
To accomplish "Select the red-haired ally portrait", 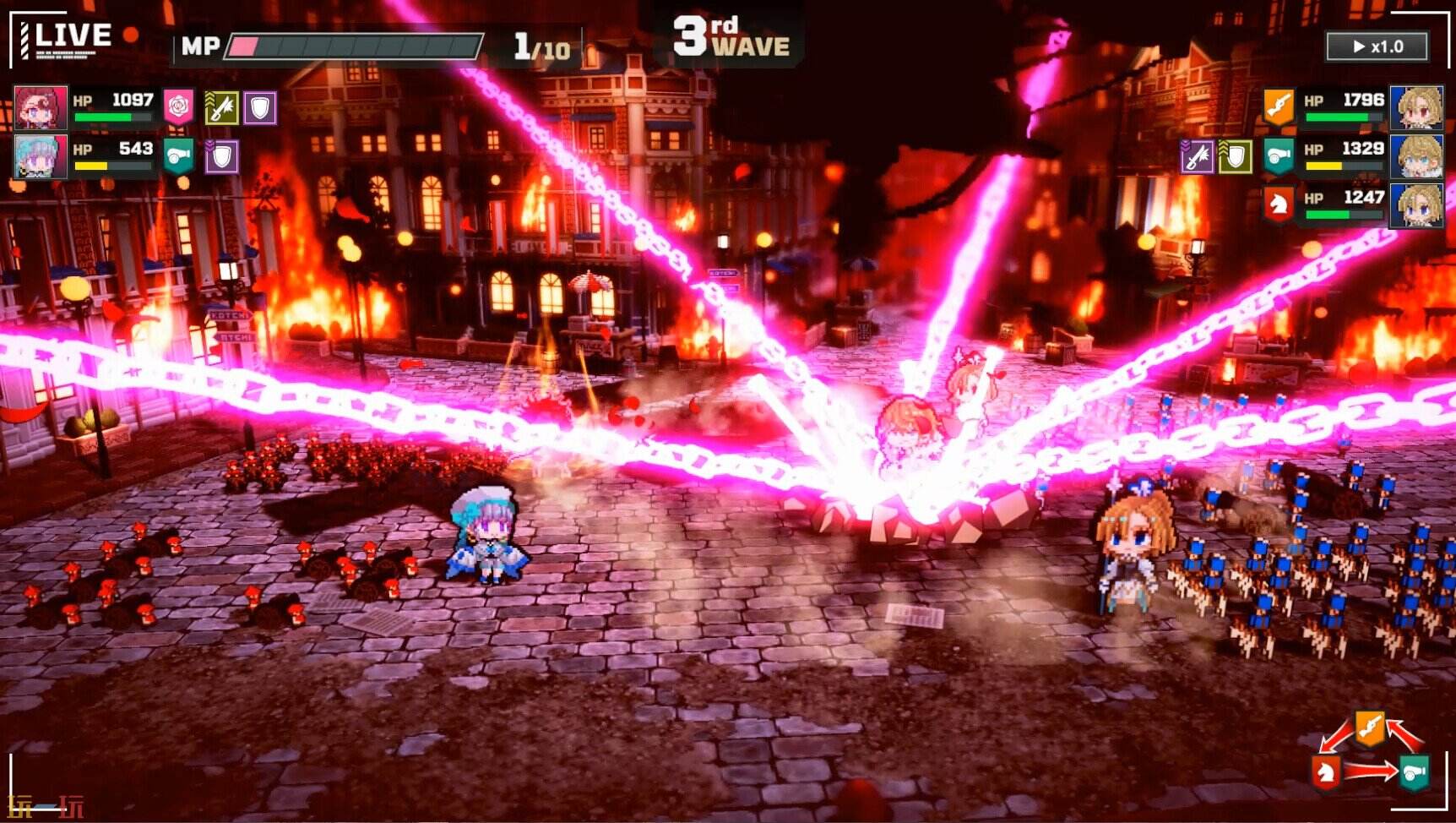I will pos(40,107).
